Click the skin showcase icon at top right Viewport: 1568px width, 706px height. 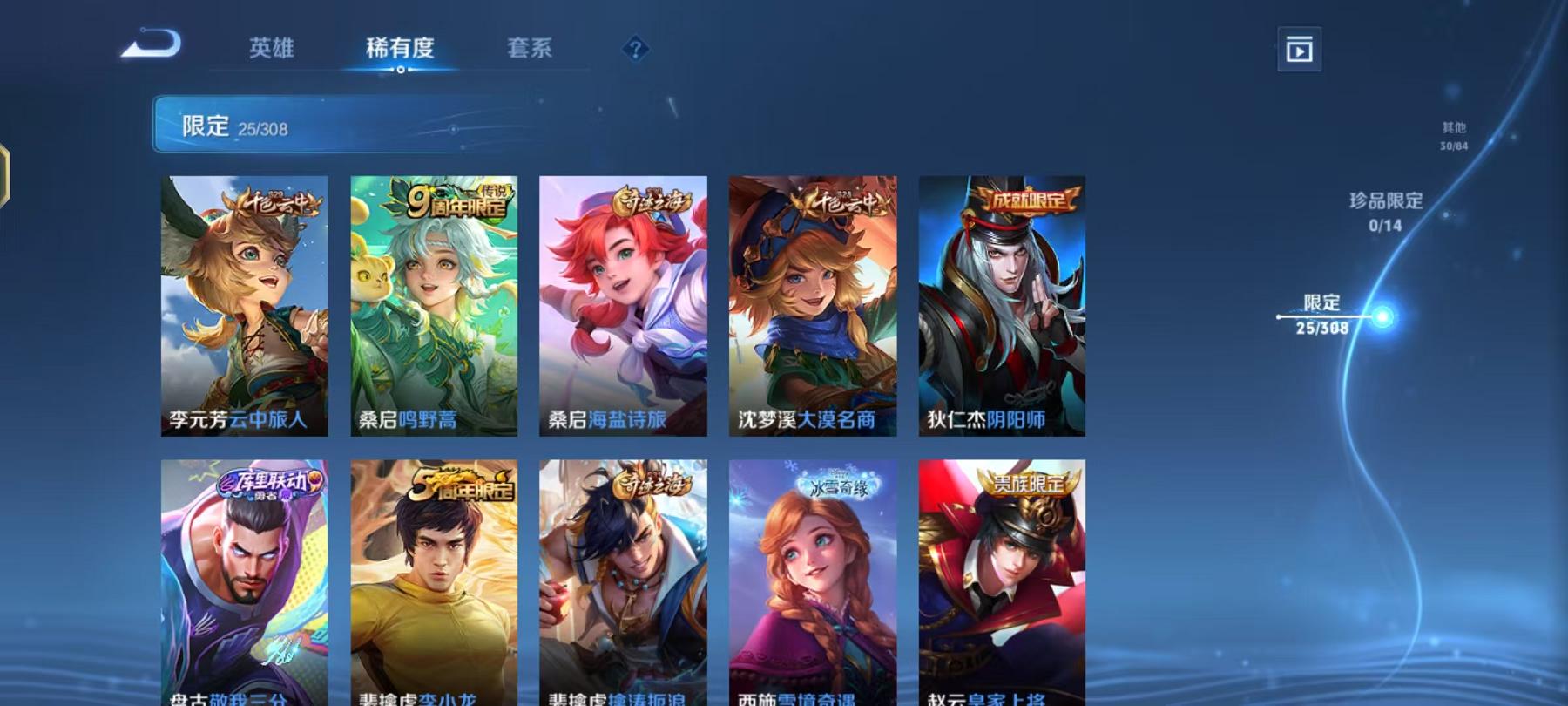tap(1301, 50)
